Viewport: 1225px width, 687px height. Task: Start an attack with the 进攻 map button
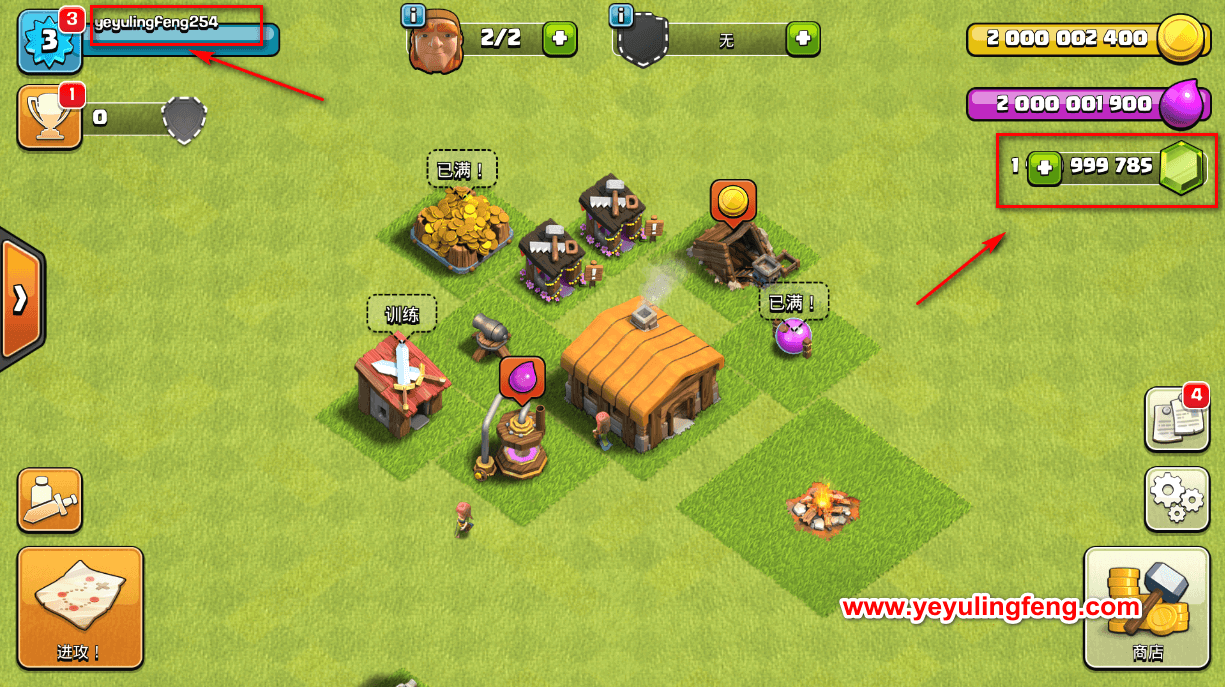click(x=80, y=607)
